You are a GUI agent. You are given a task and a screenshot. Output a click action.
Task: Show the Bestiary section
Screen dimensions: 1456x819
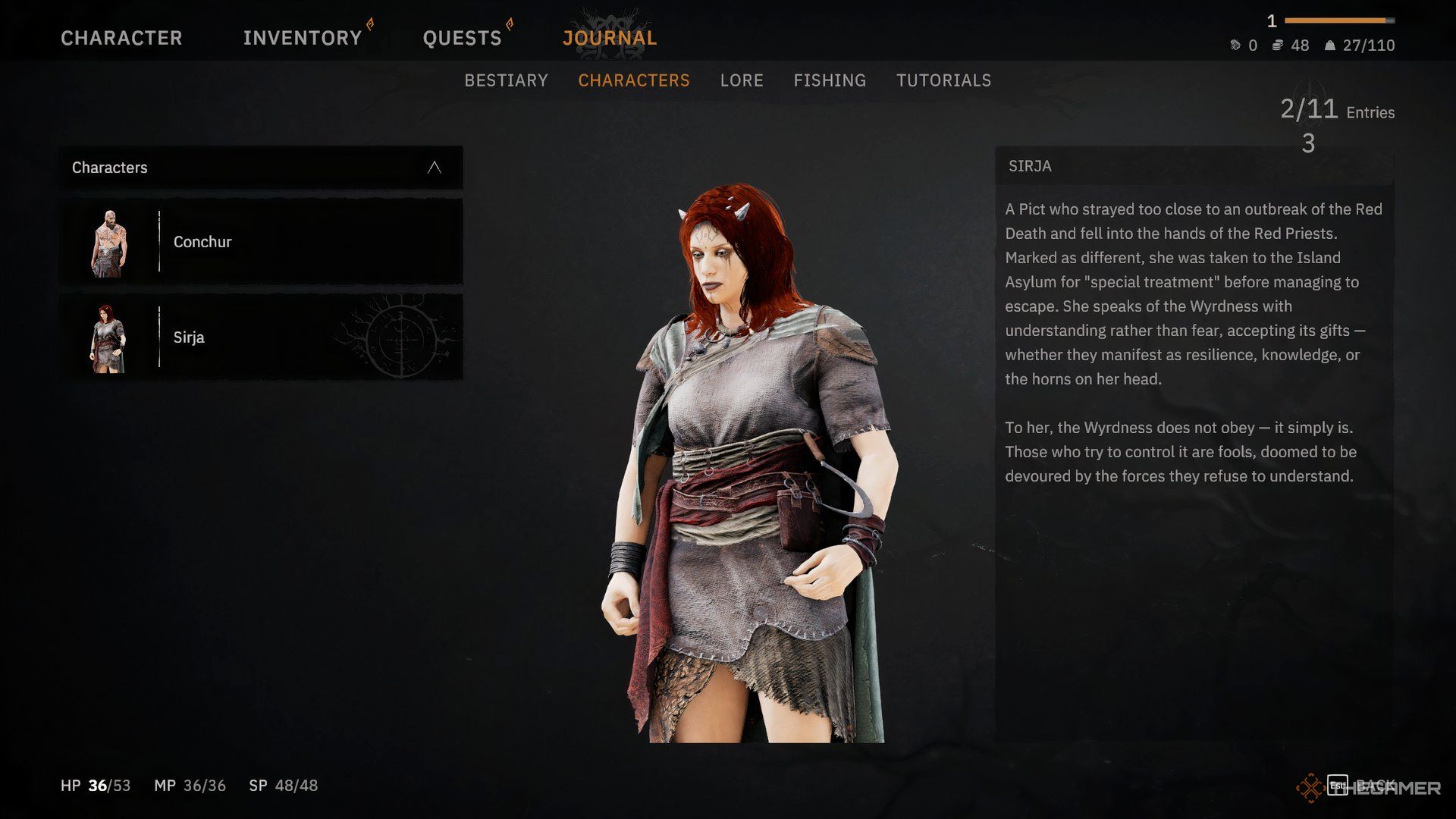tap(506, 80)
